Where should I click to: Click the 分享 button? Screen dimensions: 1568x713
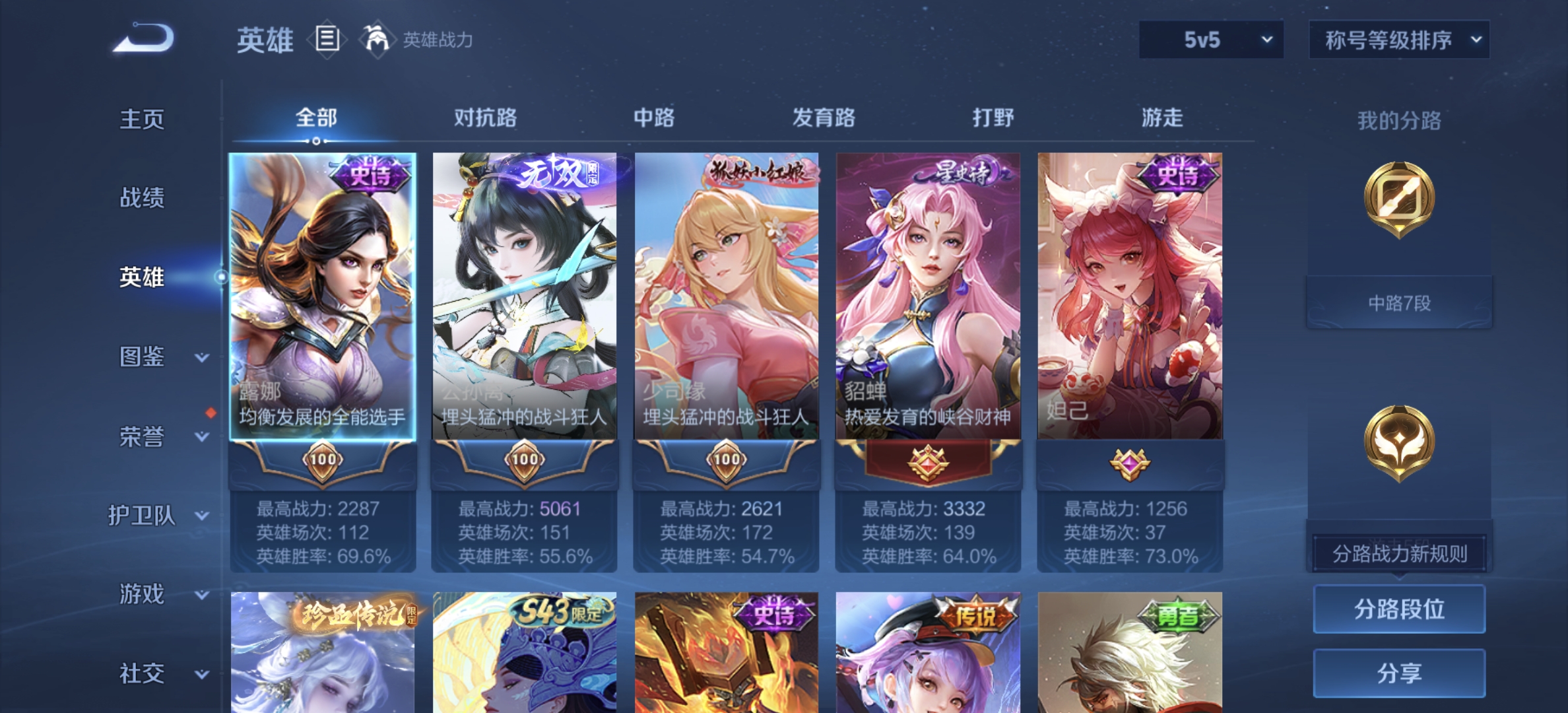(x=1398, y=672)
